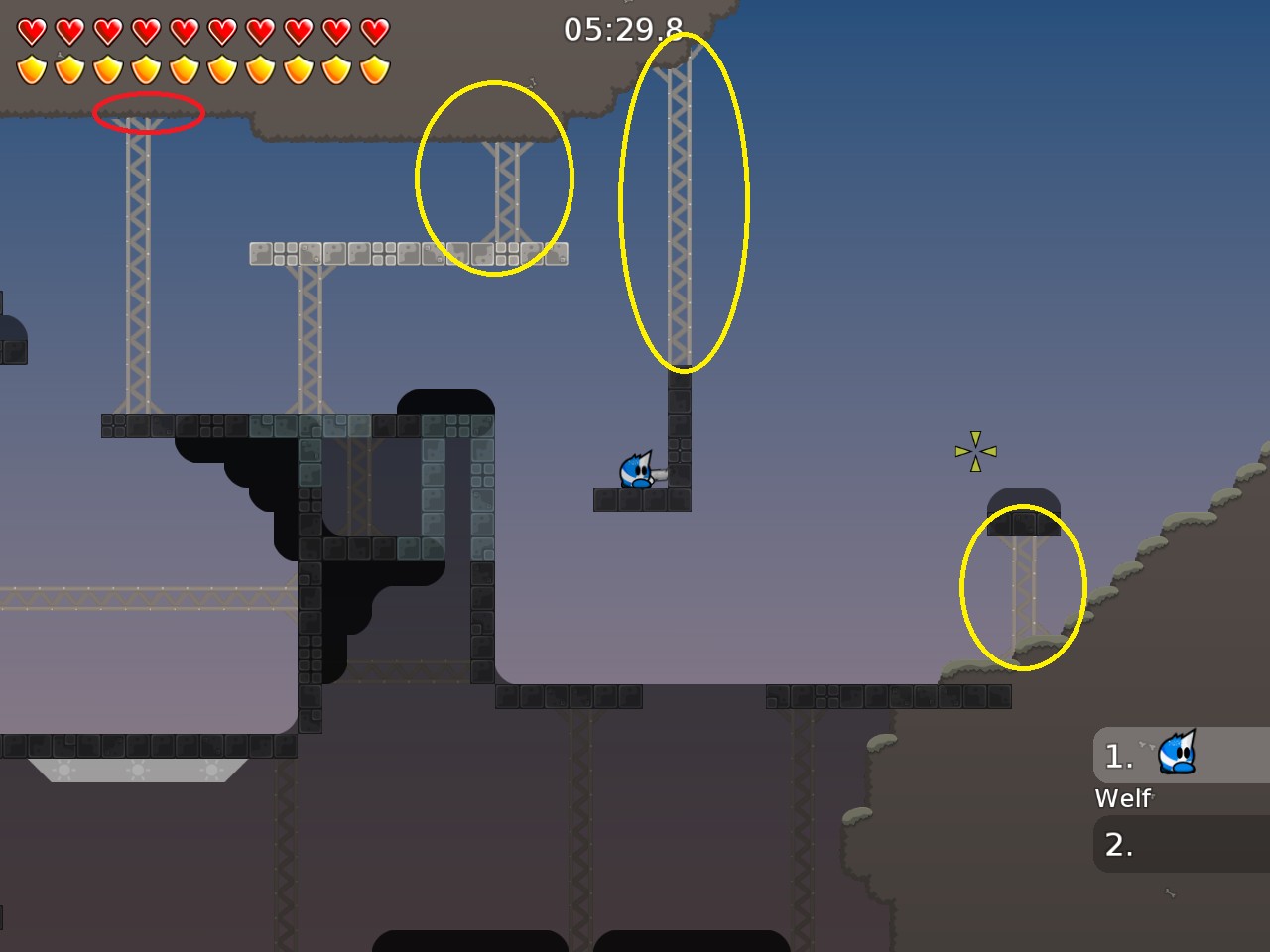Click the blue tee avatar next to rank 1
Viewport: 1270px width, 952px height.
pyautogui.click(x=1175, y=756)
